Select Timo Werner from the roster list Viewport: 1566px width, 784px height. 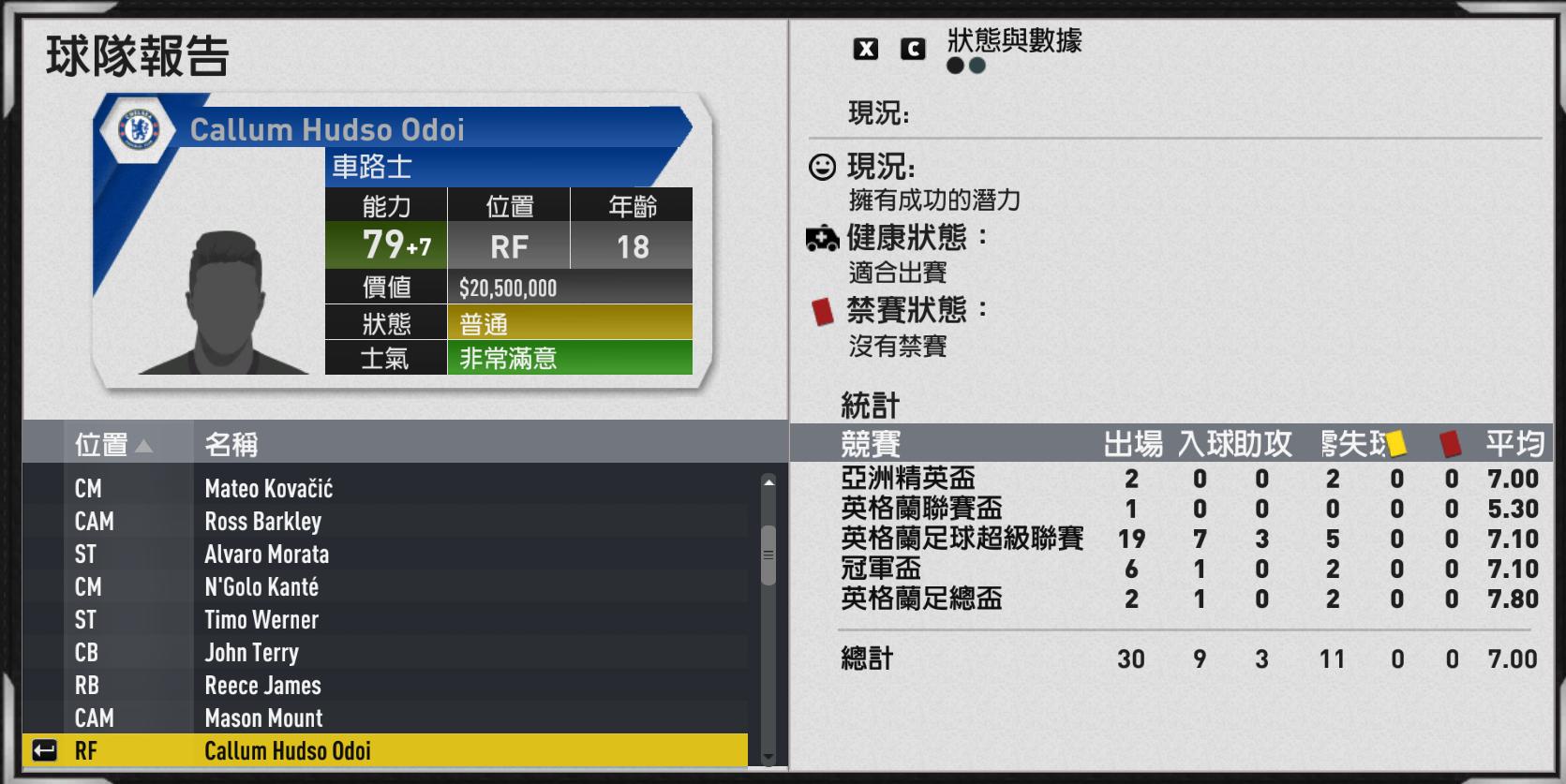click(262, 619)
